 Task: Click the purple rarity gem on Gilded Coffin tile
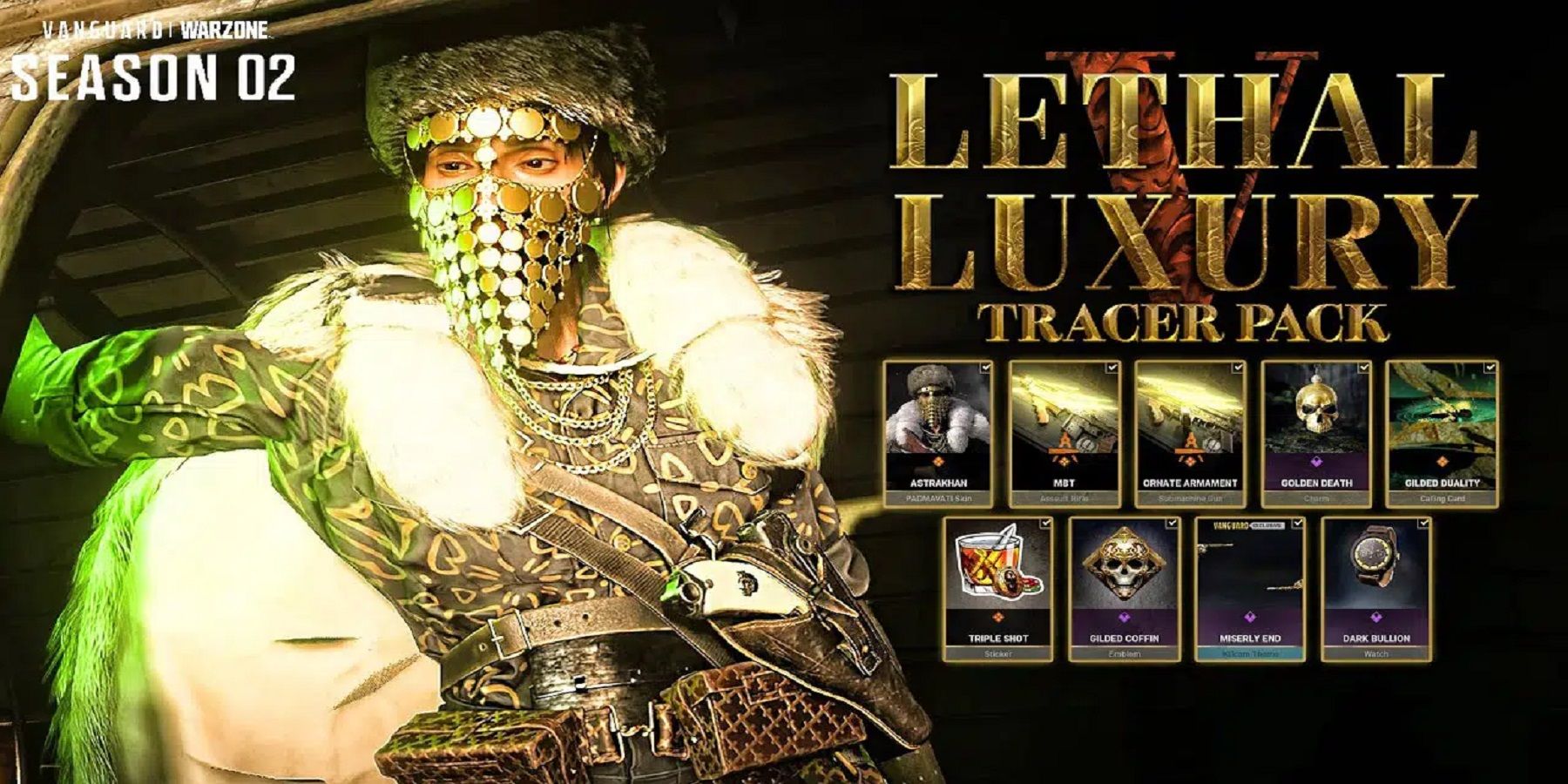(1124, 618)
